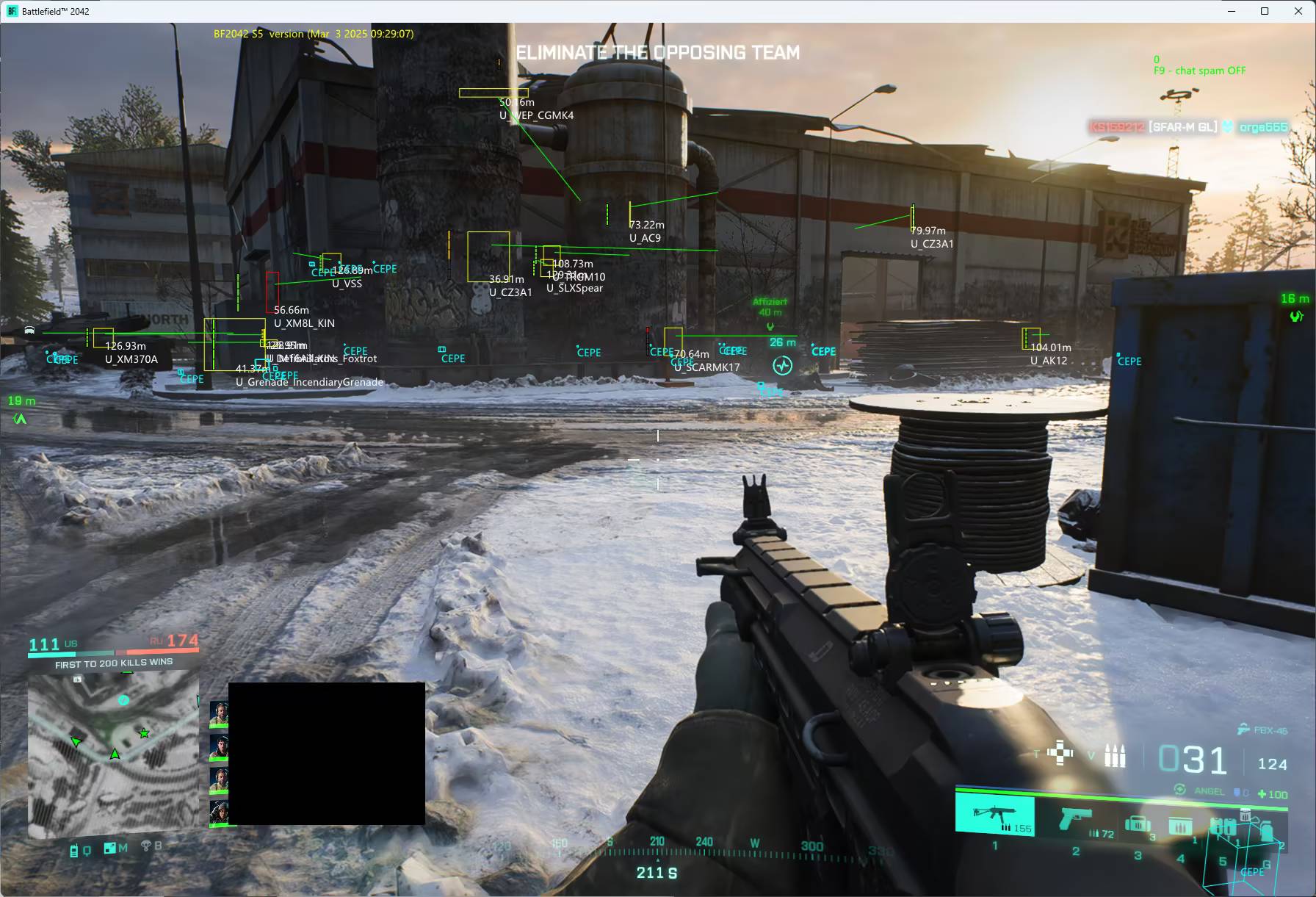Screen dimensions: 1316x897
Task: Click the radio commo-rose icon below minimap
Action: coord(74,851)
